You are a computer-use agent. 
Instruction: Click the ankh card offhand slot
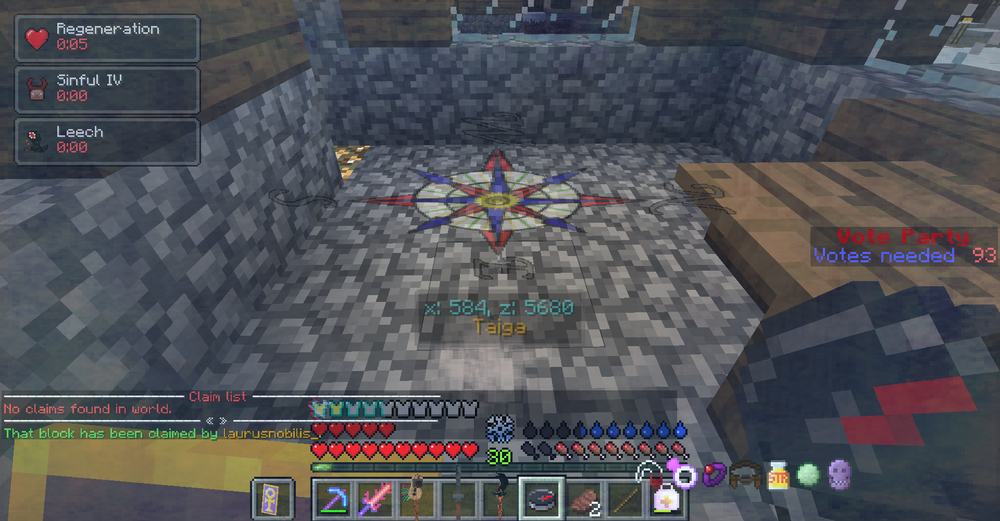coord(273,499)
